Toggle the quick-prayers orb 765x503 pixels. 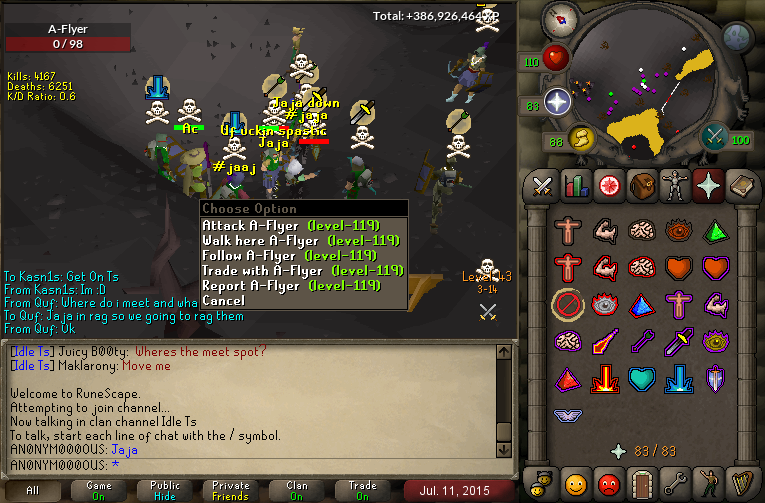[x=557, y=101]
